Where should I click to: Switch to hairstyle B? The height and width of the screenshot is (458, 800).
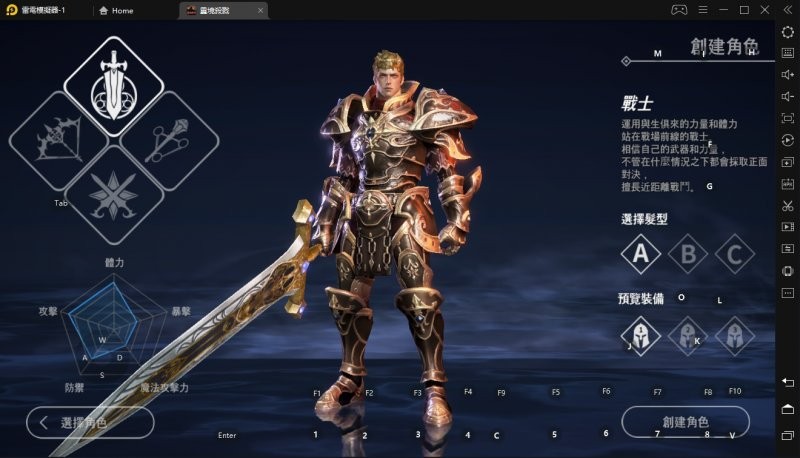point(688,254)
